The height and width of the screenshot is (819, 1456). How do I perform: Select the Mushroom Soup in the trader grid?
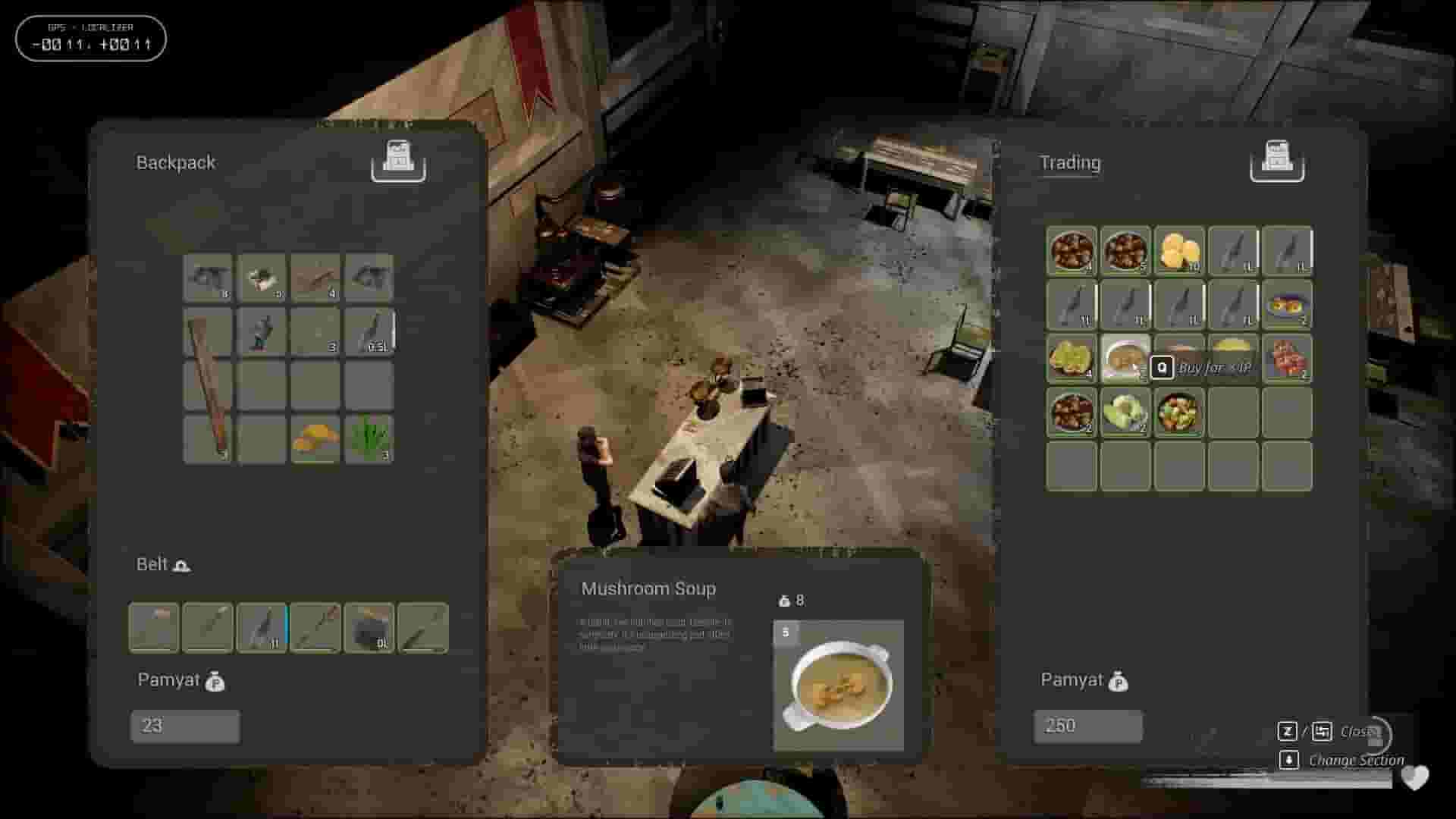click(x=1125, y=359)
